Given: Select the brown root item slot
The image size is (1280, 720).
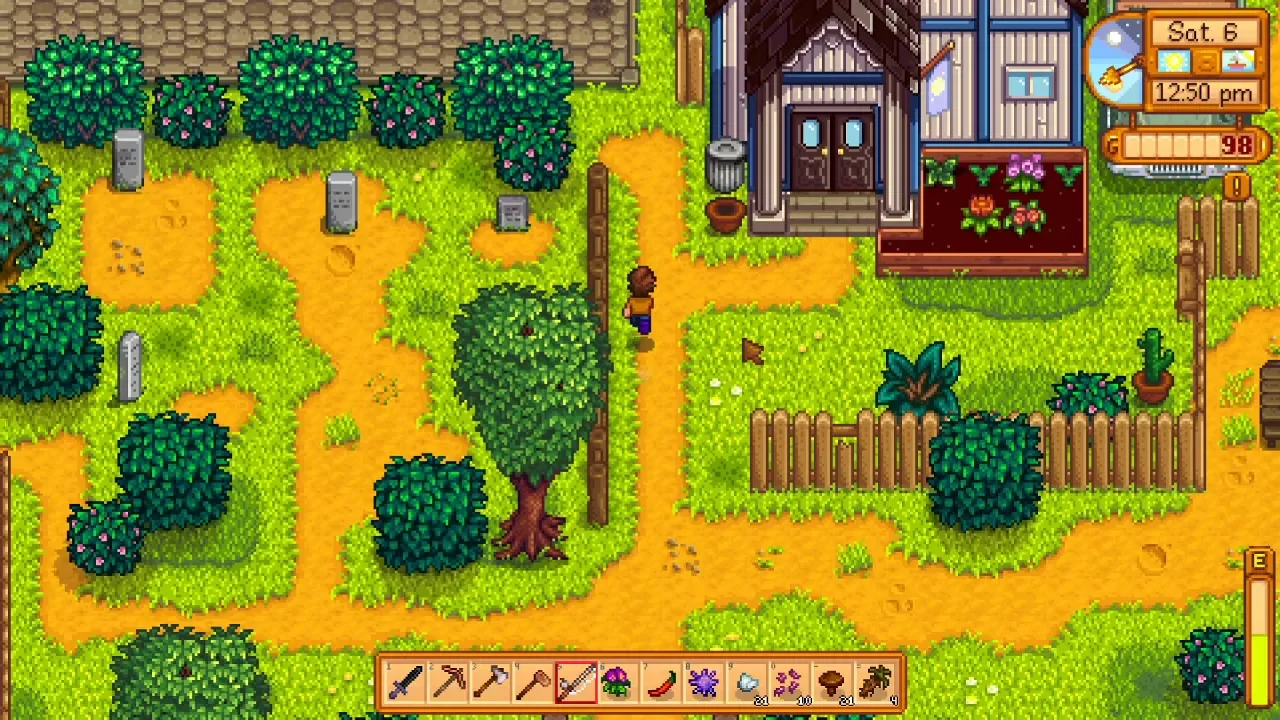Looking at the screenshot, I should click(876, 684).
